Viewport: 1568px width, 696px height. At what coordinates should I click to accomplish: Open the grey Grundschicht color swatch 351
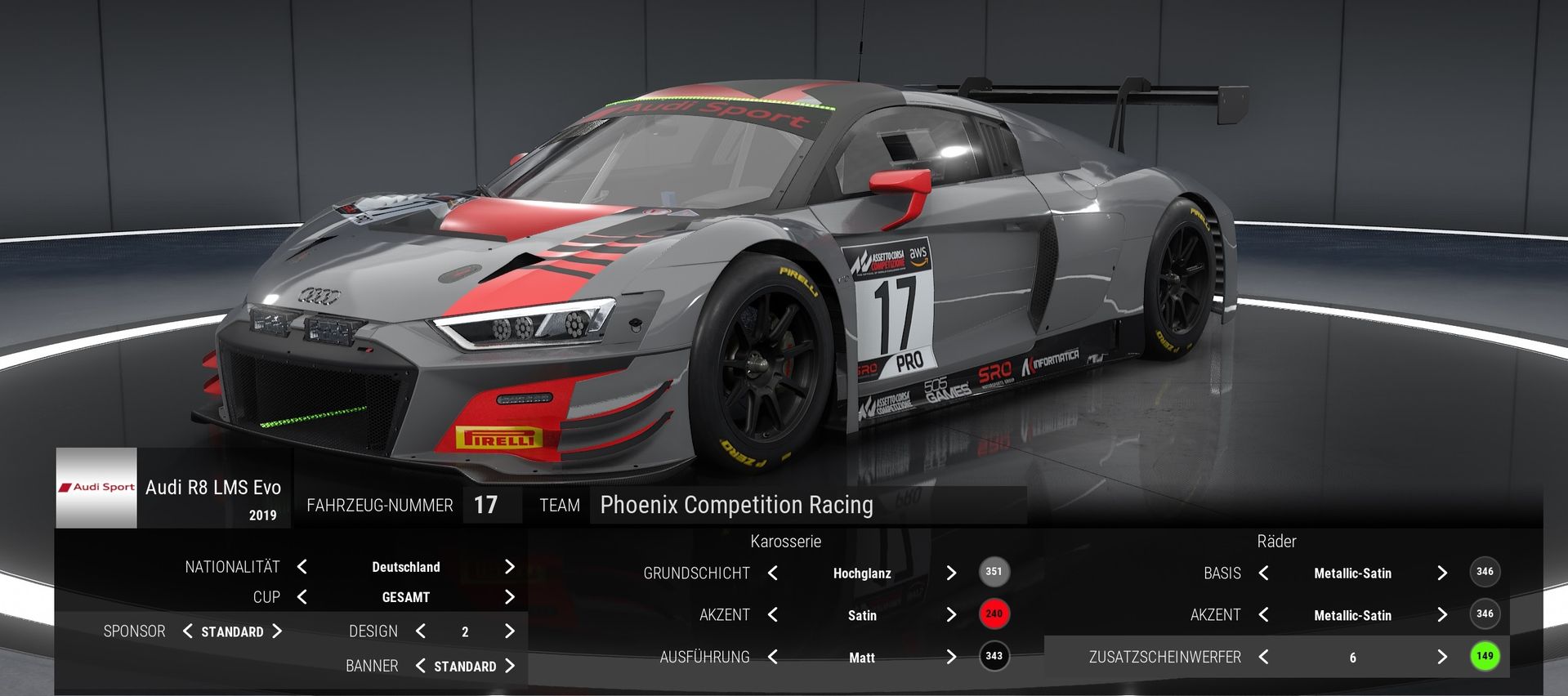994,572
